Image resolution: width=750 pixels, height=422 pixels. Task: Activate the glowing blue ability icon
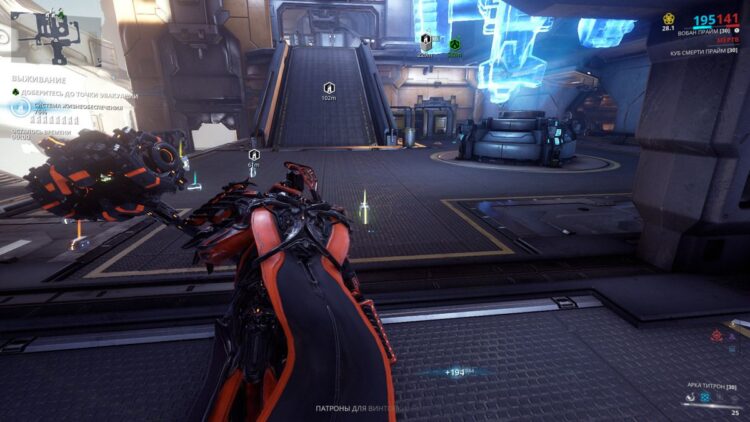[704, 396]
